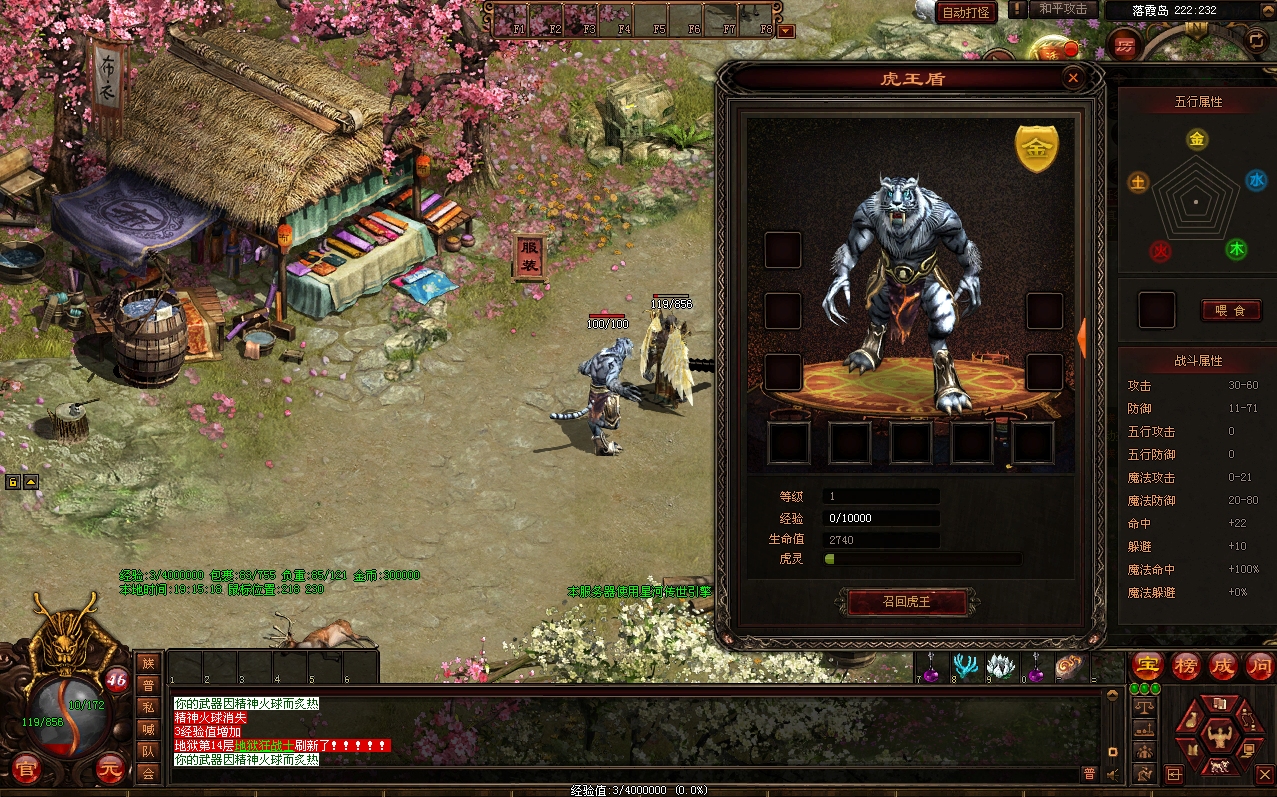Switch chat to 私 private channel
The height and width of the screenshot is (797, 1277).
(148, 707)
